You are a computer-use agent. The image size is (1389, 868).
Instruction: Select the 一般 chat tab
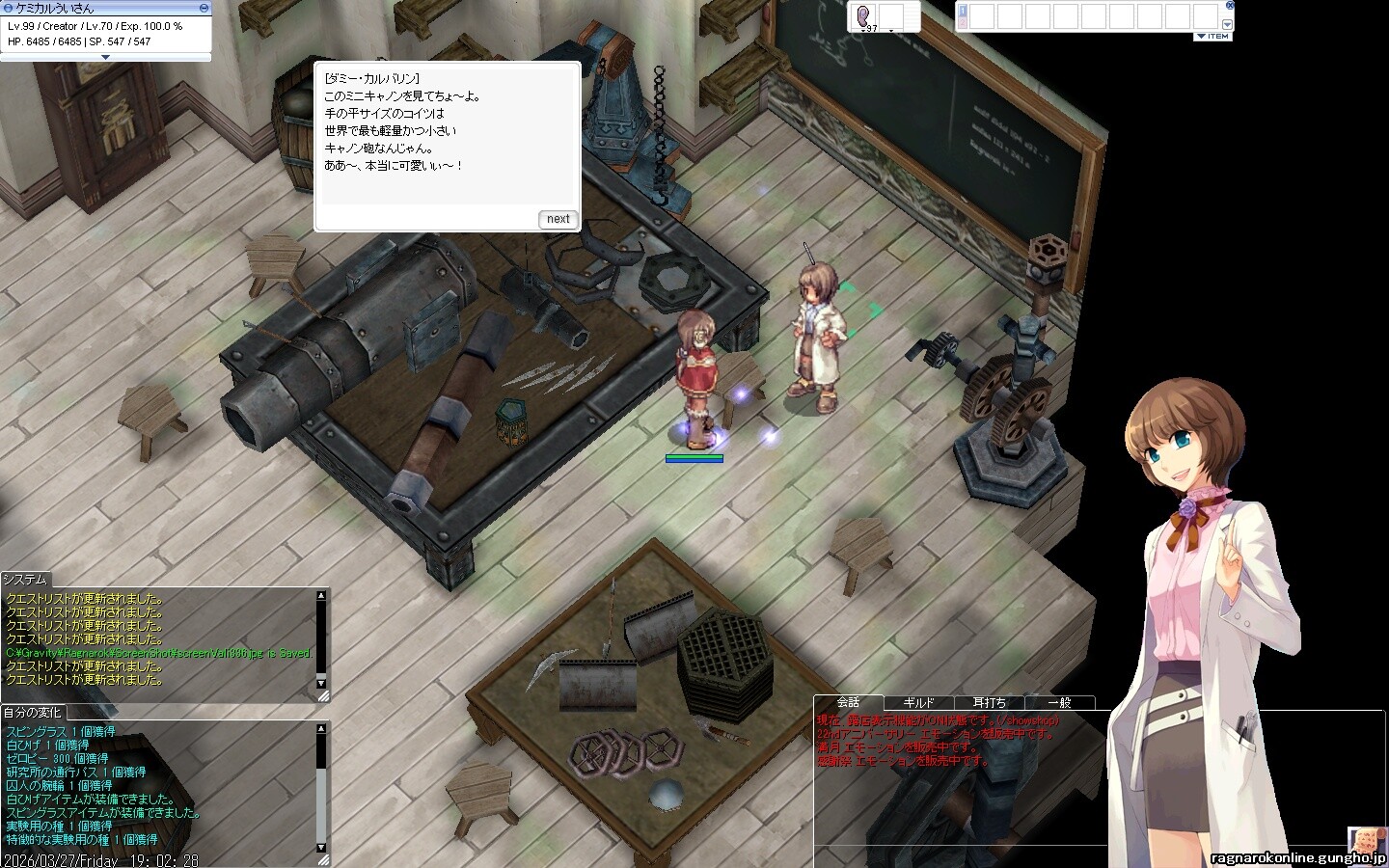click(x=1059, y=703)
